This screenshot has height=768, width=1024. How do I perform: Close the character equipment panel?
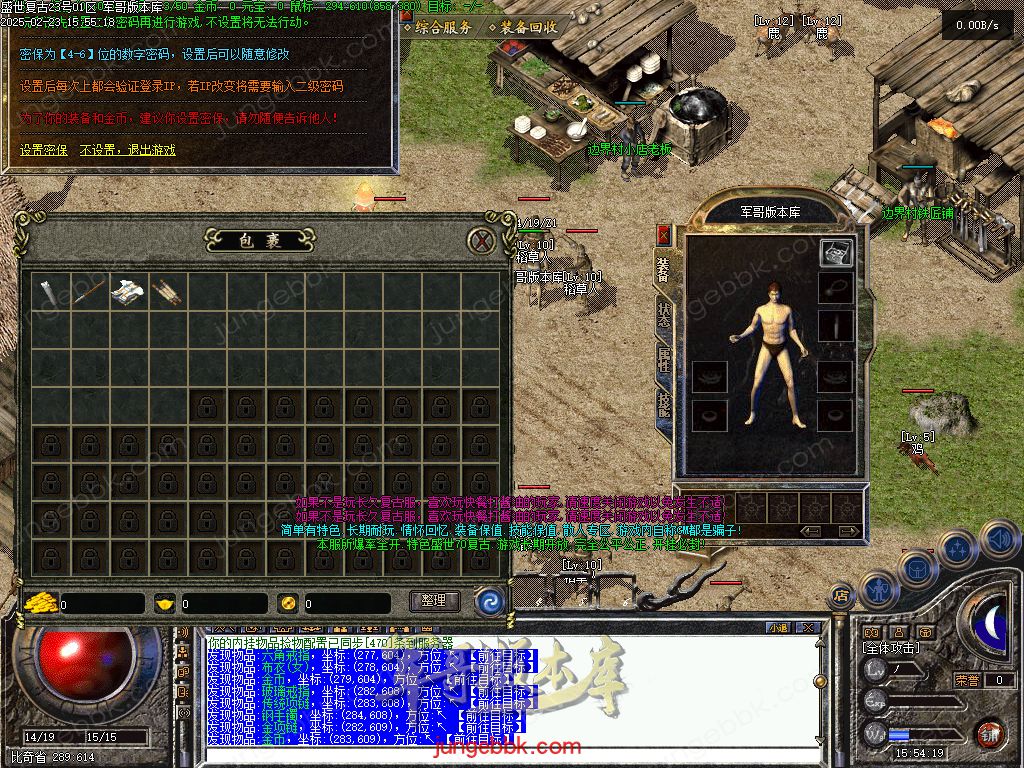pos(663,235)
